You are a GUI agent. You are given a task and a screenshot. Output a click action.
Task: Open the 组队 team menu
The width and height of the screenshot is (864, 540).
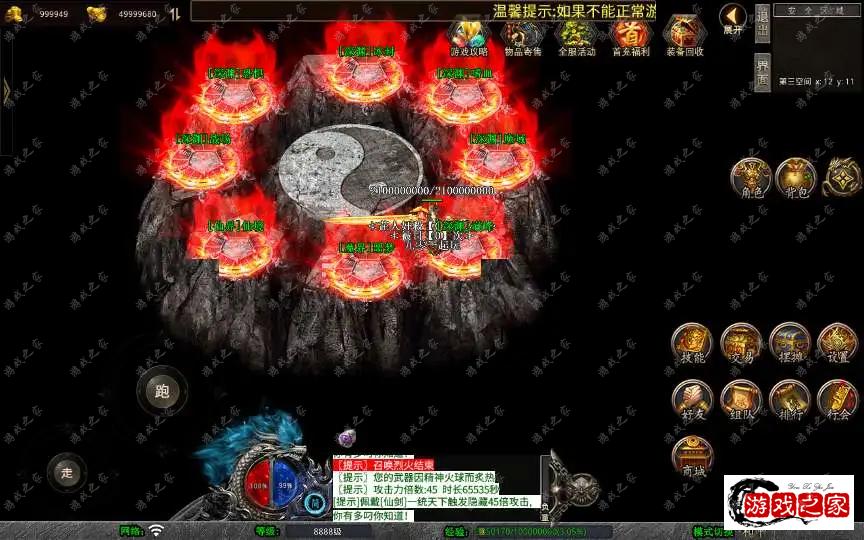pos(741,398)
